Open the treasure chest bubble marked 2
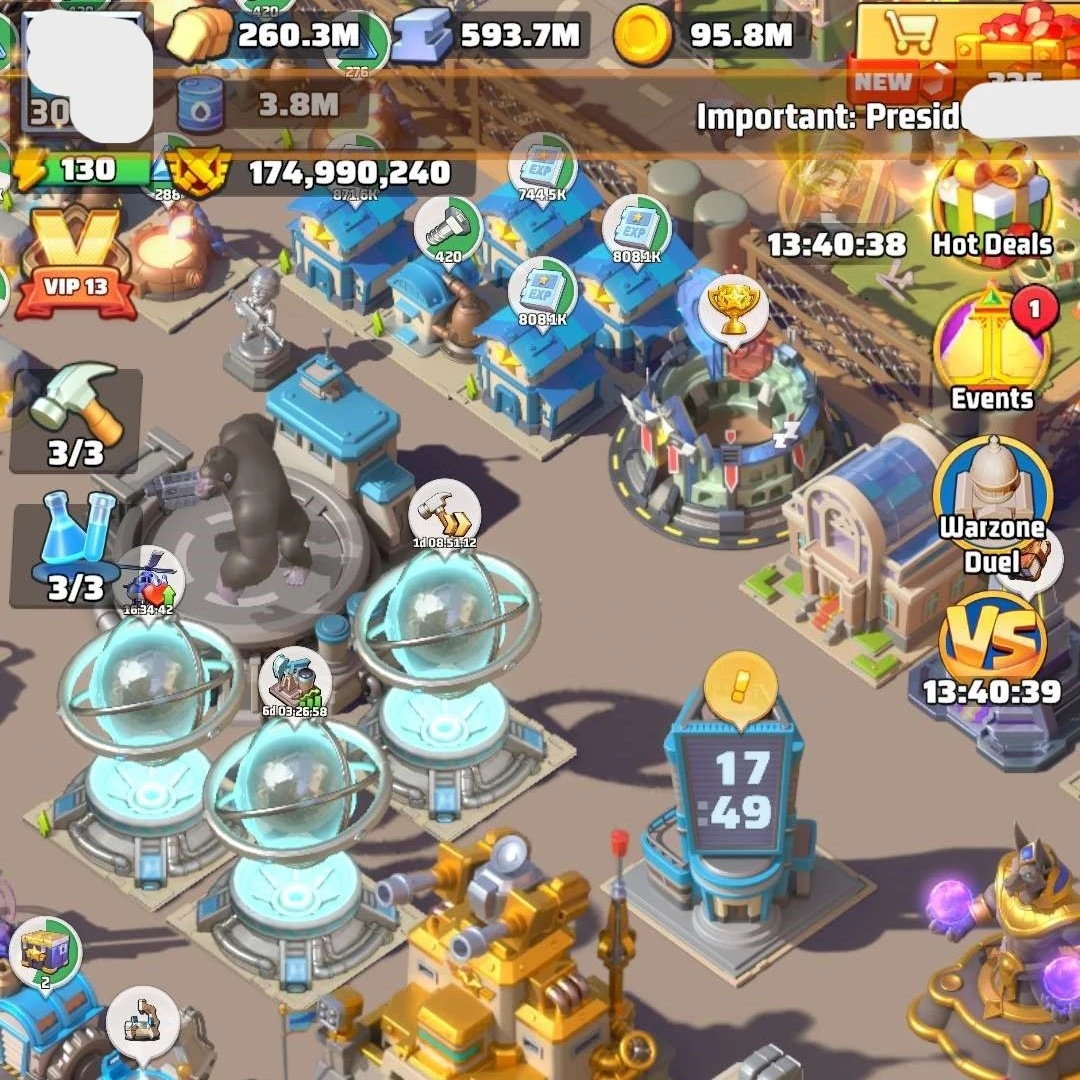 pos(46,952)
